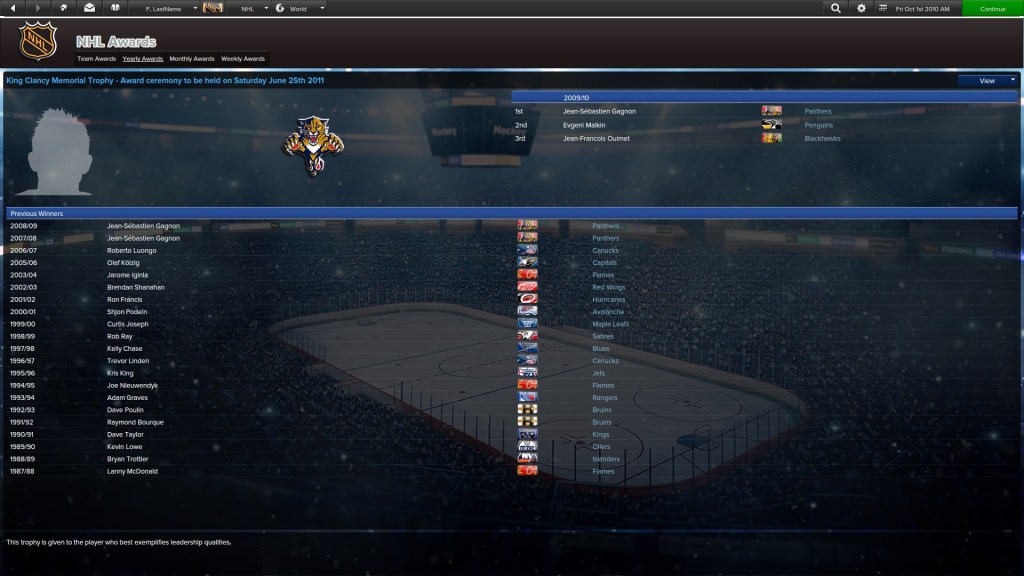Image resolution: width=1024 pixels, height=576 pixels.
Task: Open the gear settings menu
Action: pyautogui.click(x=862, y=8)
